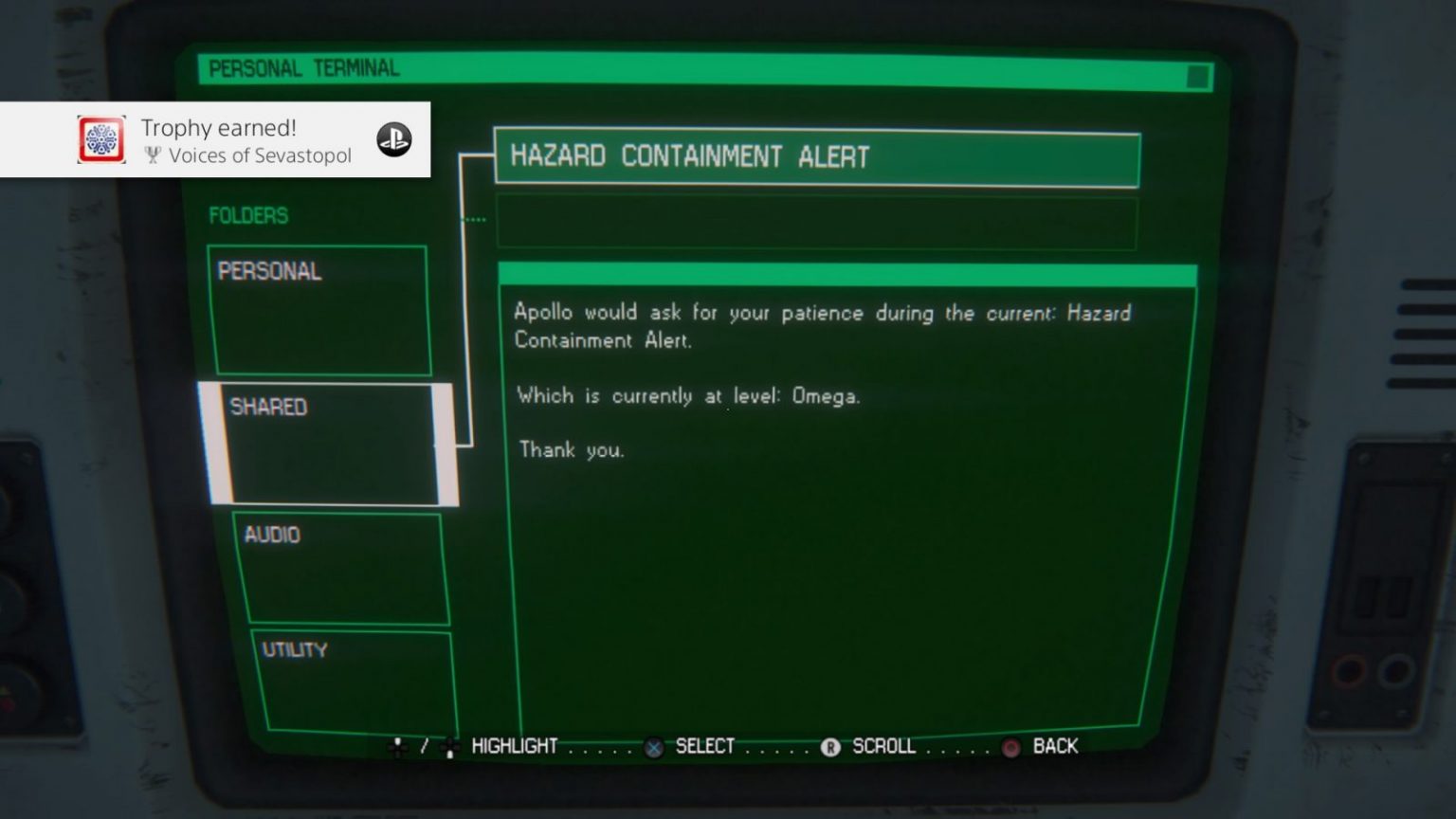This screenshot has width=1456, height=819.
Task: Click the trophy cup icon beside Voices of Sevastopol
Action: click(x=152, y=155)
